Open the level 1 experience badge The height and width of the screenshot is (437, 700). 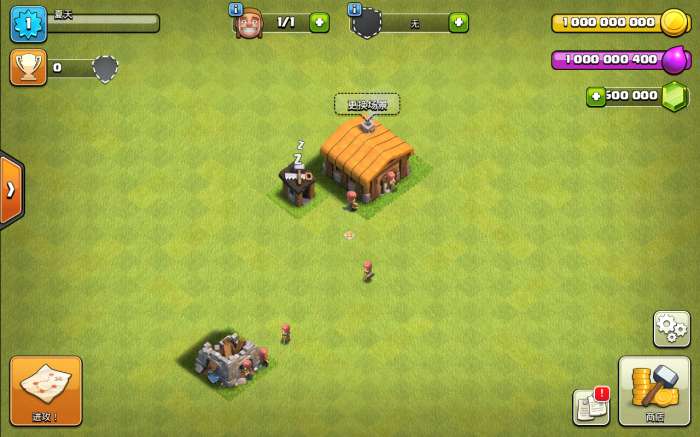pos(28,23)
